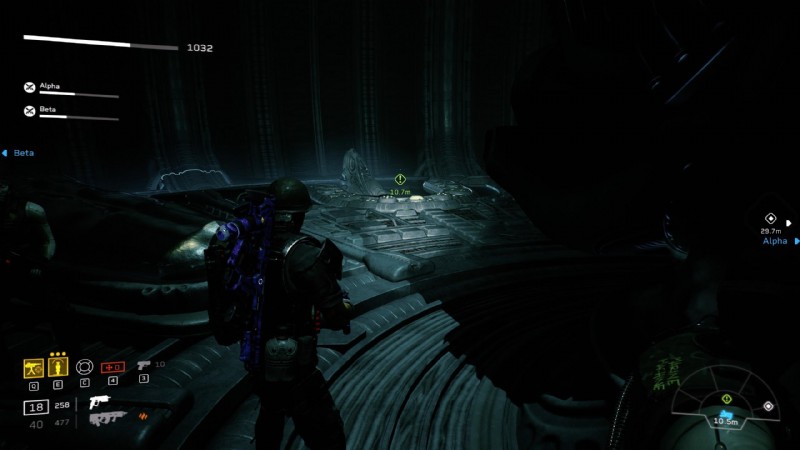The width and height of the screenshot is (800, 450).
Task: Click the green objective waypoint marker
Action: [x=400, y=179]
